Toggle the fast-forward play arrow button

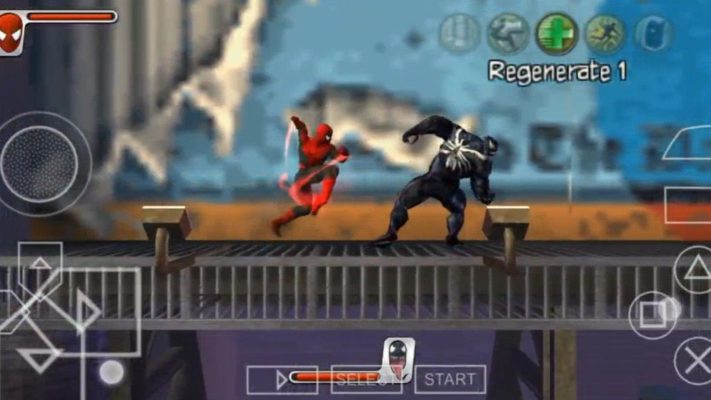pos(267,379)
